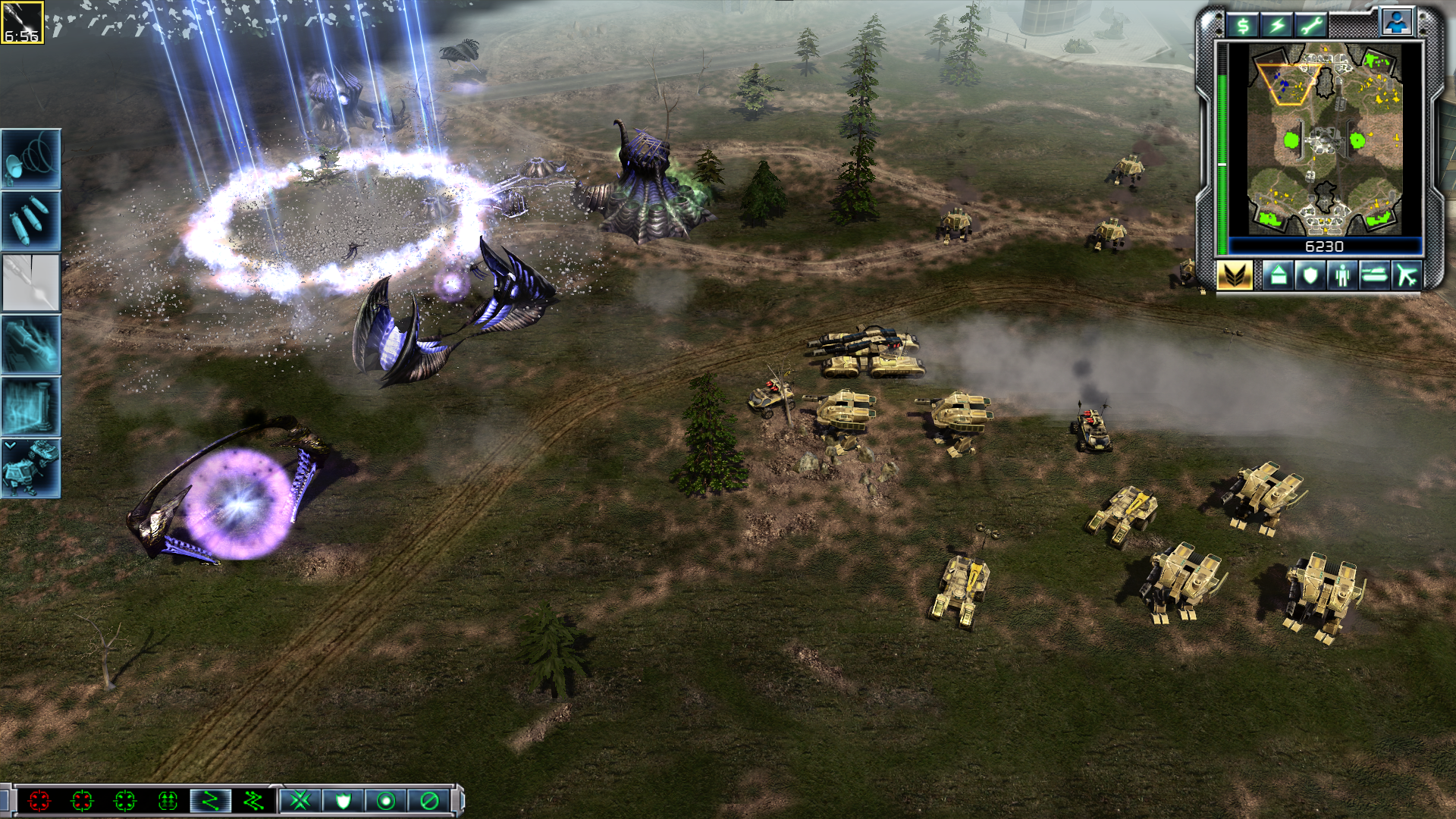The image size is (1456, 819).
Task: Activate the wrench repair mode
Action: [x=1311, y=26]
